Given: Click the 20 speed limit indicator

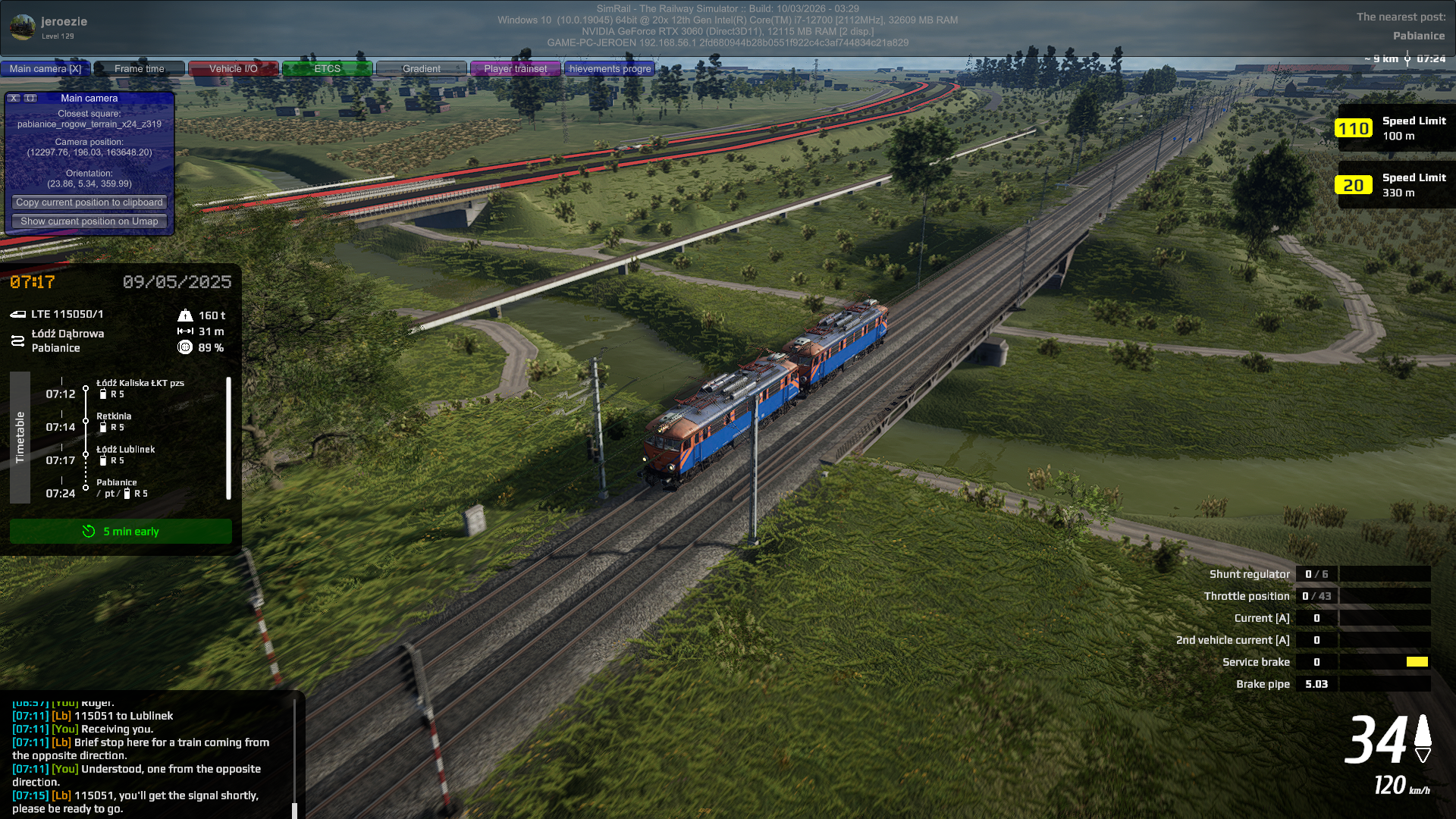Looking at the screenshot, I should click(x=1354, y=186).
